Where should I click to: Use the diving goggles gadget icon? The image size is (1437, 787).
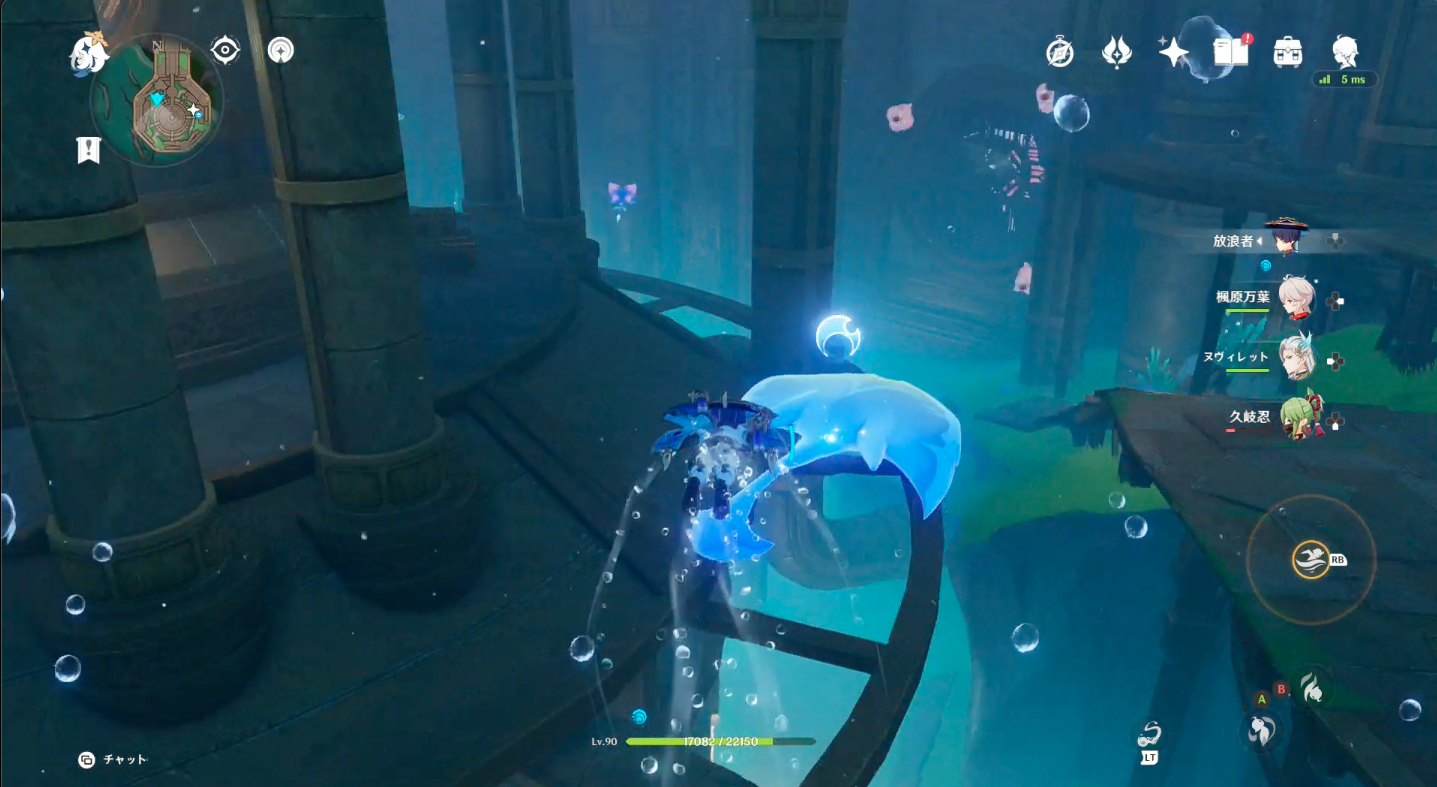click(1149, 738)
